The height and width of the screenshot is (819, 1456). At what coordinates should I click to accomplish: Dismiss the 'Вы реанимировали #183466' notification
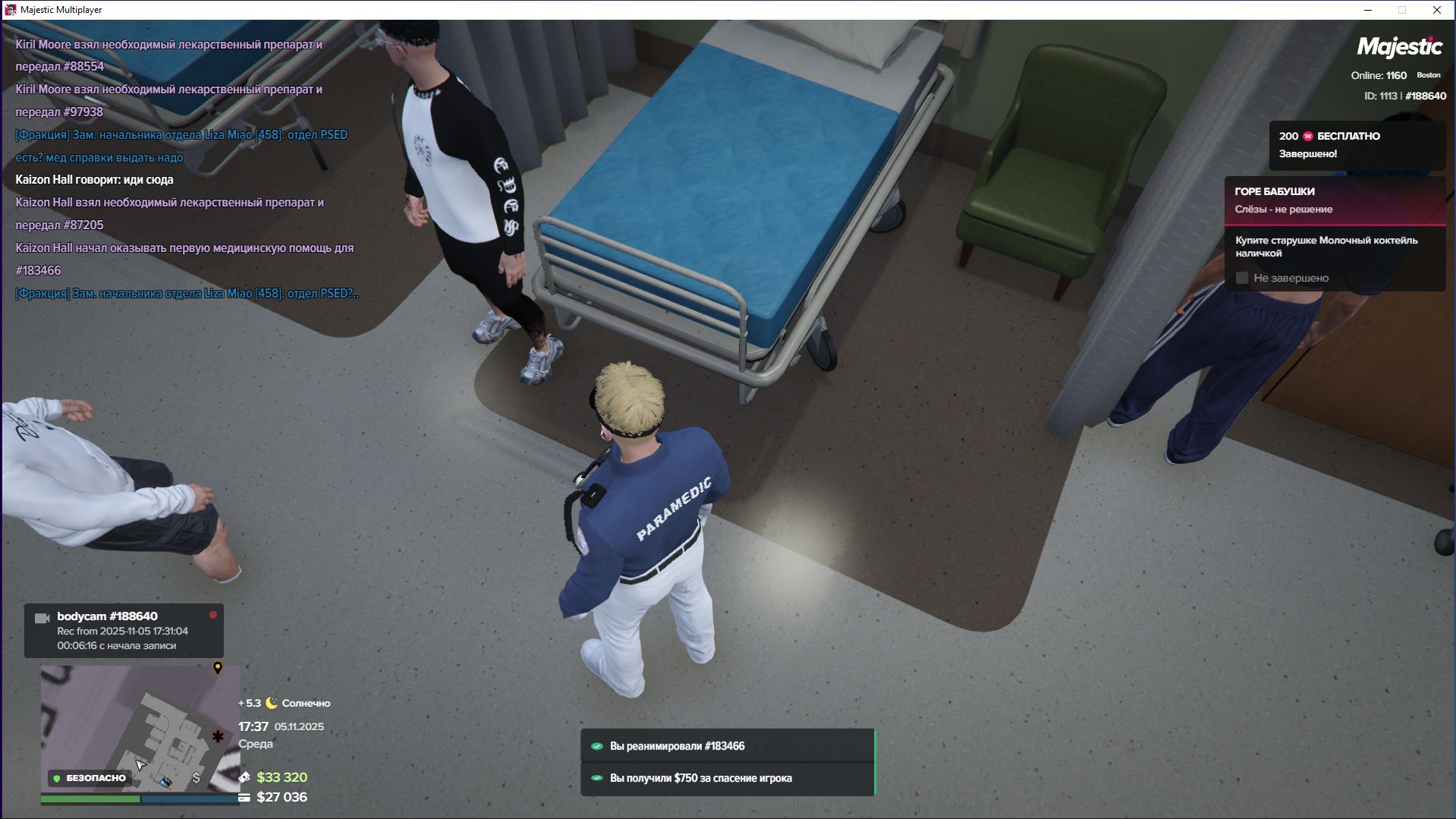[x=727, y=746]
